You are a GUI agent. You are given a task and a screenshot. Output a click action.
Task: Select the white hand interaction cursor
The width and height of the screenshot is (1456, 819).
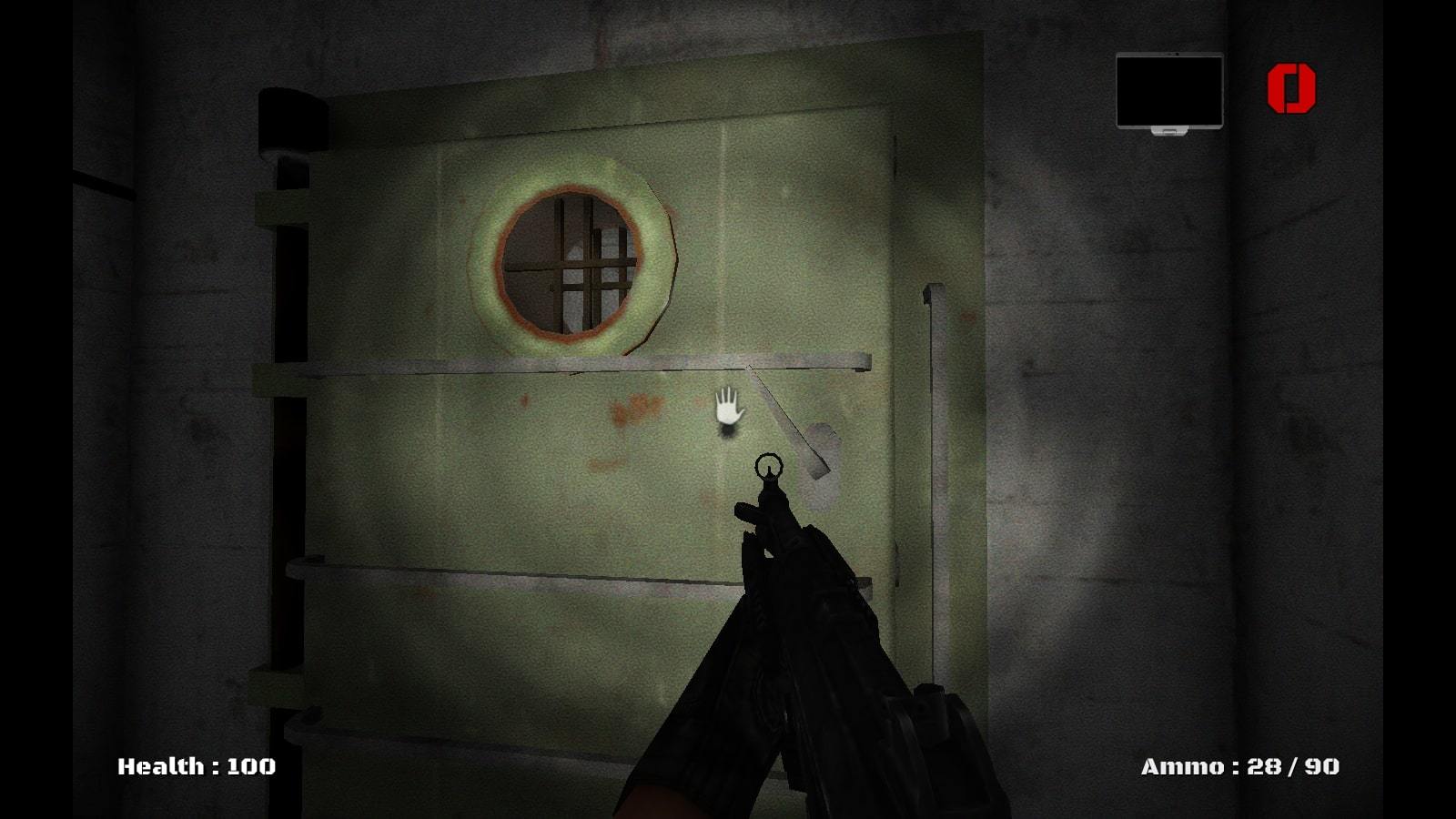coord(727,408)
